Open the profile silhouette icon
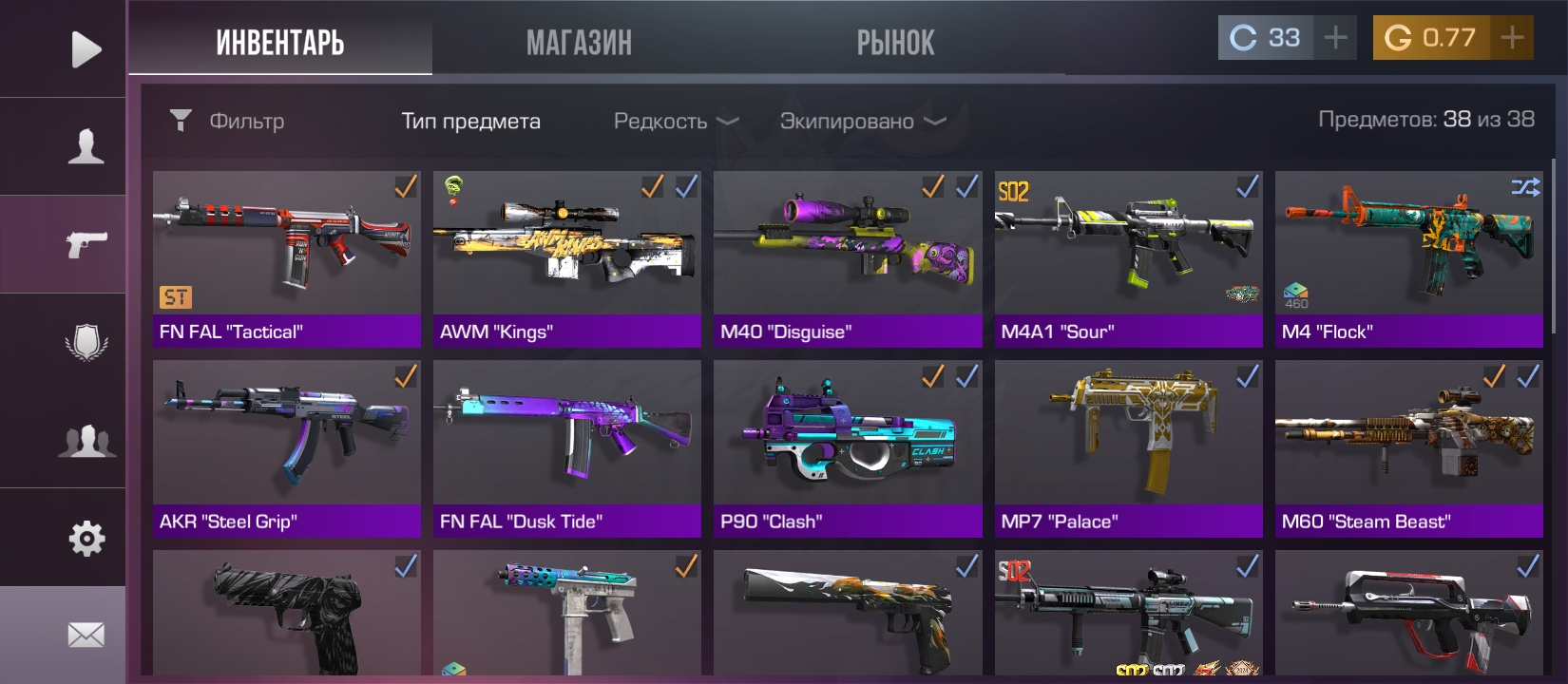 [x=86, y=147]
